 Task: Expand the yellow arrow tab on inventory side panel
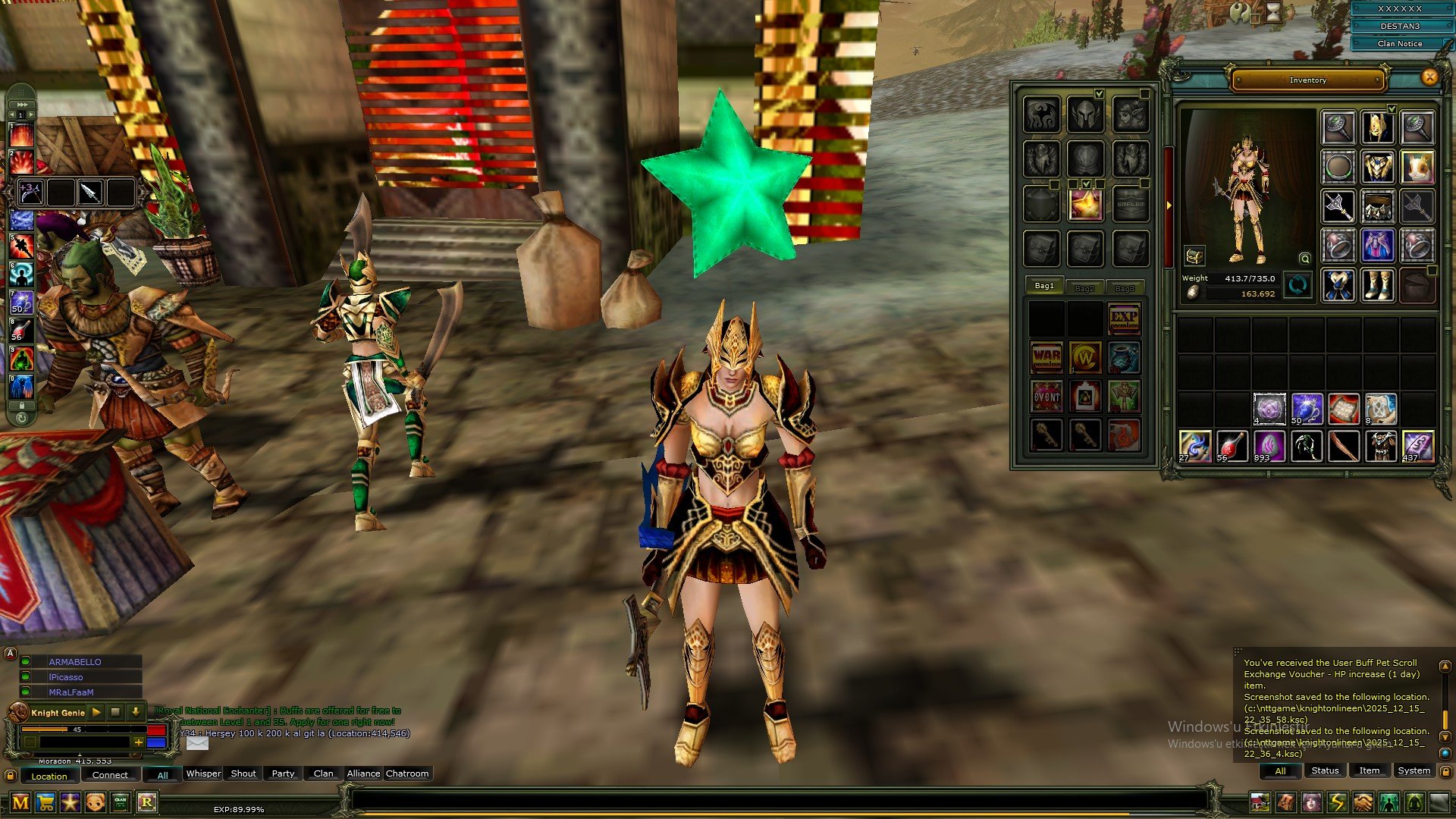1168,206
